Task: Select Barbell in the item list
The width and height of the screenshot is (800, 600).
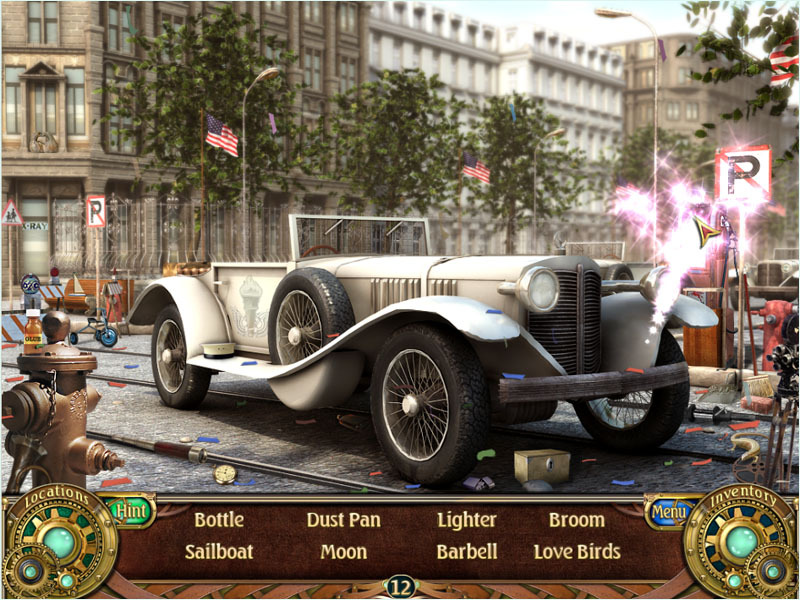Action: pos(466,551)
